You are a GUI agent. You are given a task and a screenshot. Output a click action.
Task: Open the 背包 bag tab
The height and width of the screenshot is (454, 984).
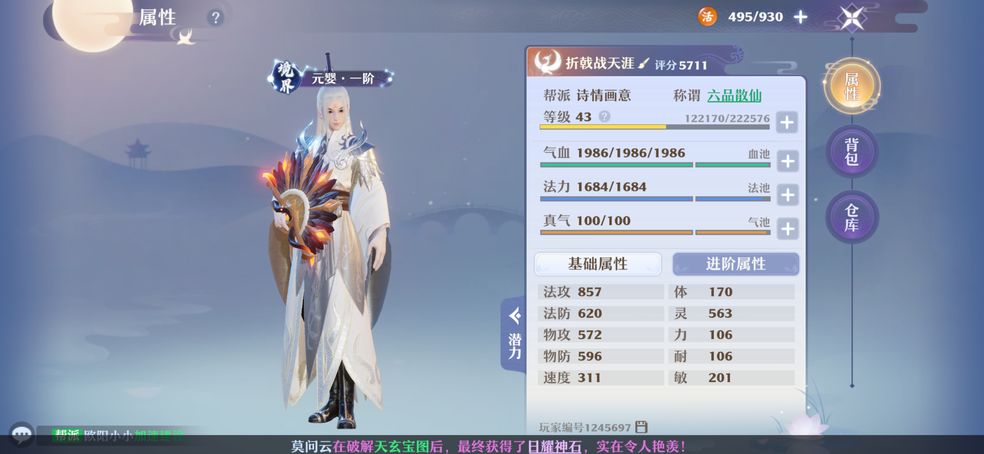[852, 152]
